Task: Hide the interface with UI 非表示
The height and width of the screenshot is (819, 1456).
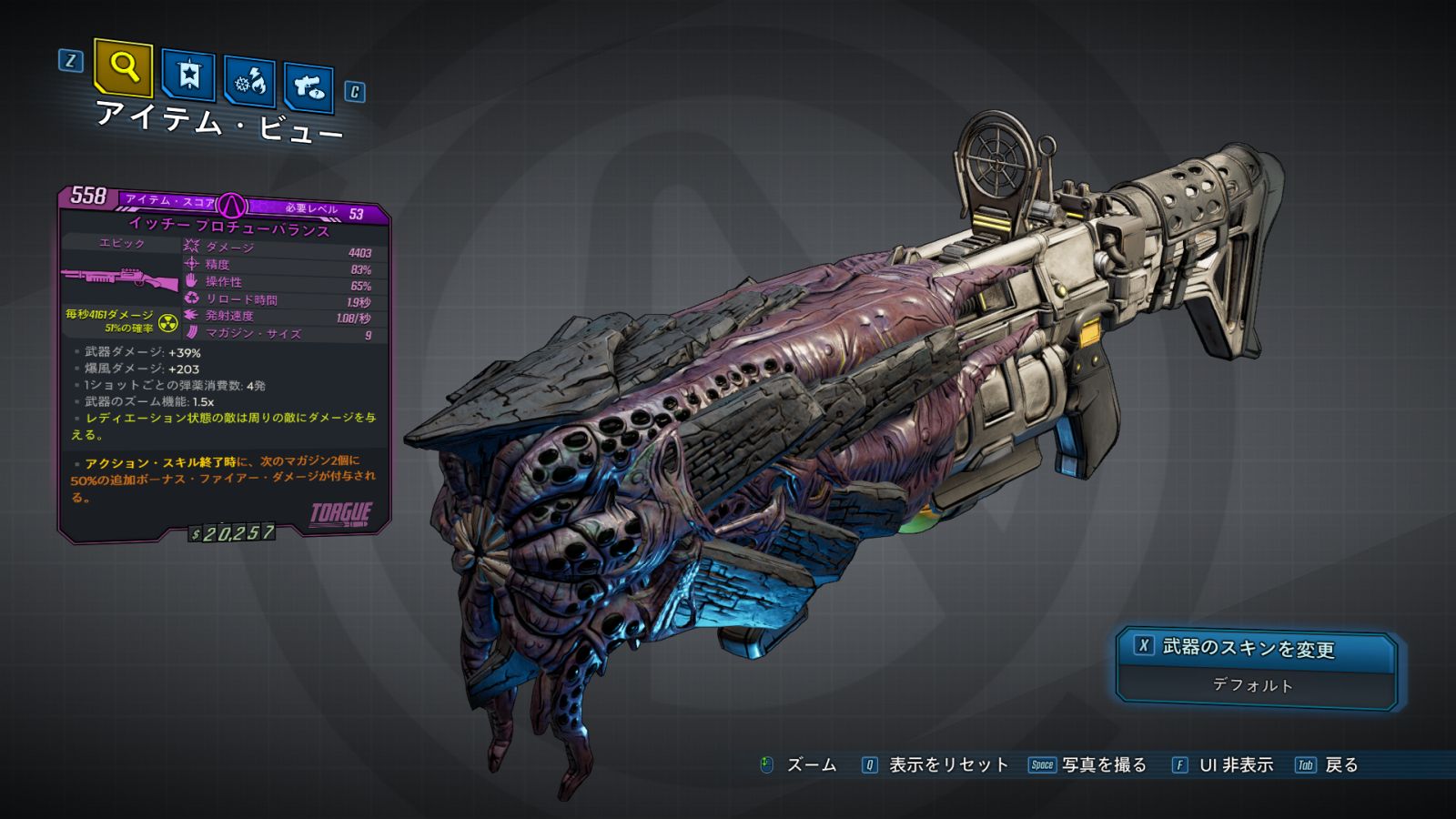Action: [1235, 765]
